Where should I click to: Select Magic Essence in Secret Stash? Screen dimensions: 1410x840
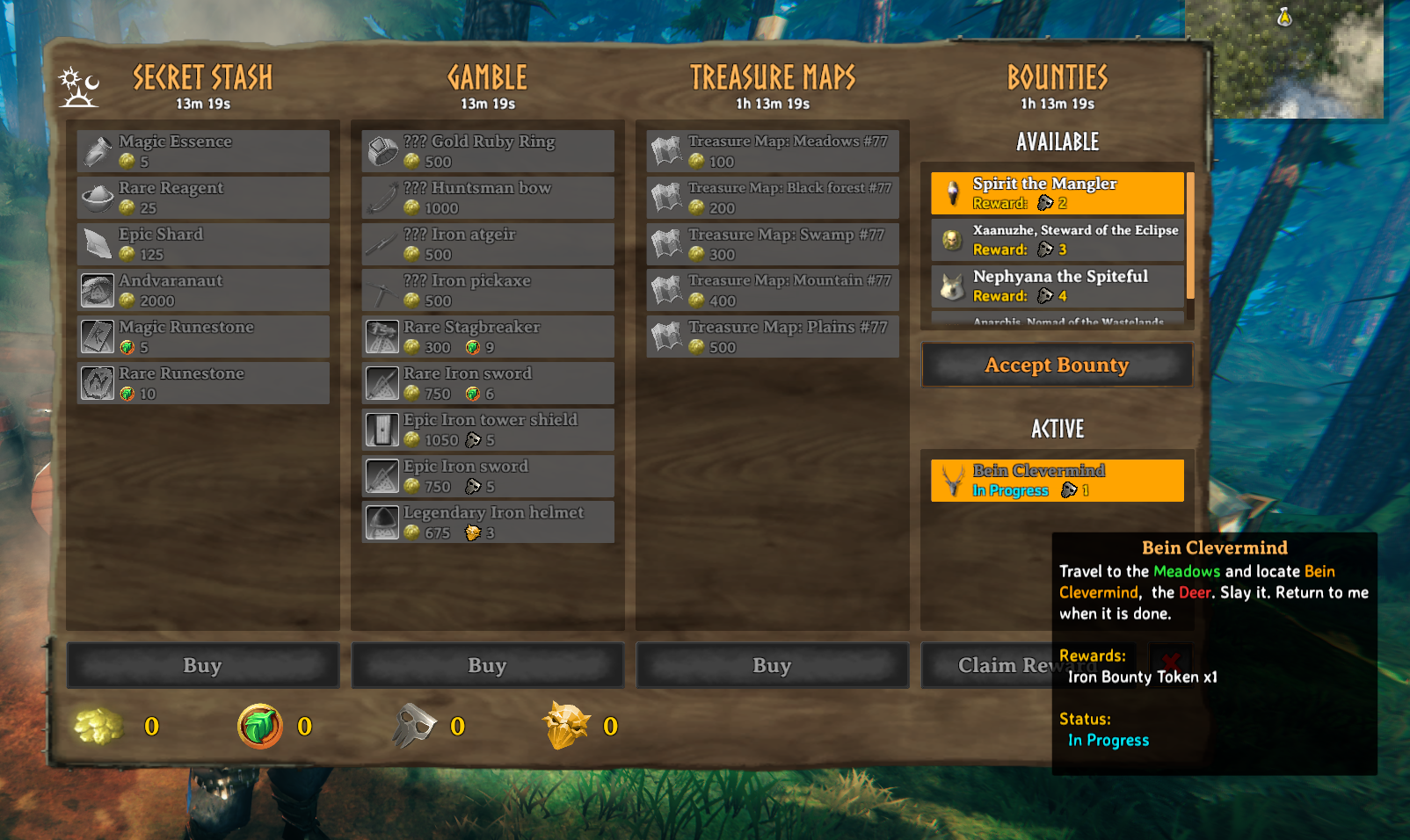(203, 151)
